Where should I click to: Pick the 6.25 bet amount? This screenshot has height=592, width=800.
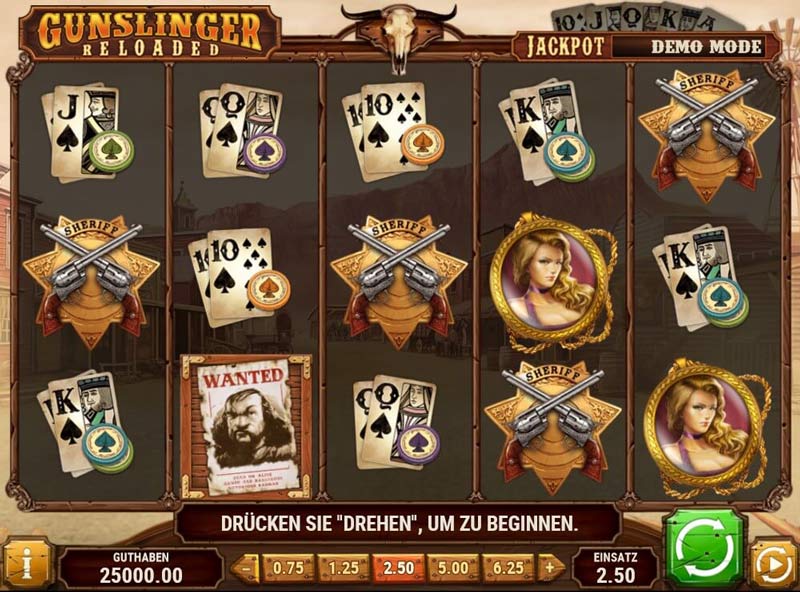(508, 568)
